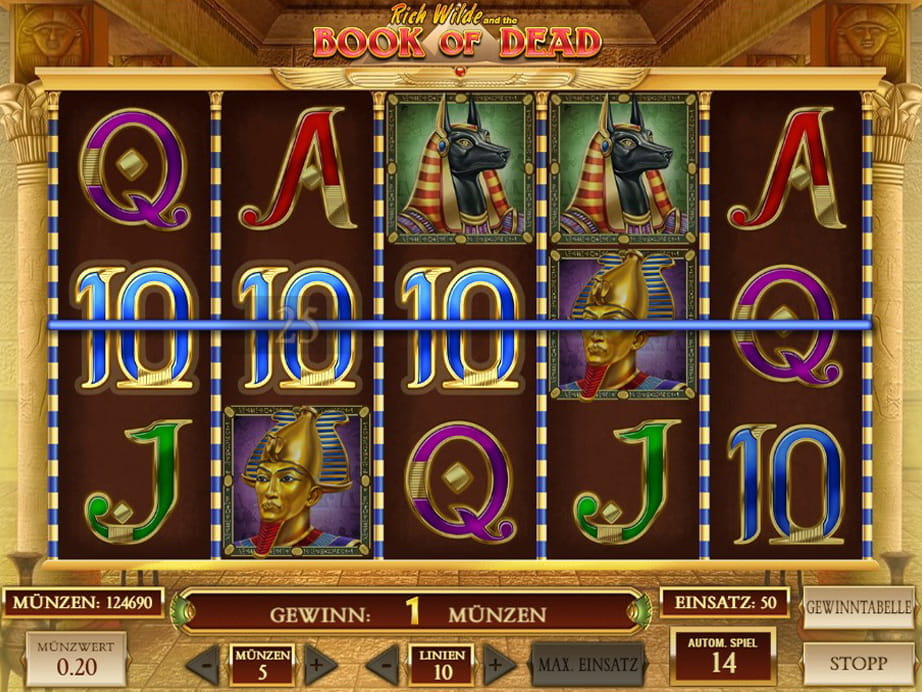This screenshot has height=692, width=922.
Task: Select Max. Einsatz bet
Action: pyautogui.click(x=586, y=664)
